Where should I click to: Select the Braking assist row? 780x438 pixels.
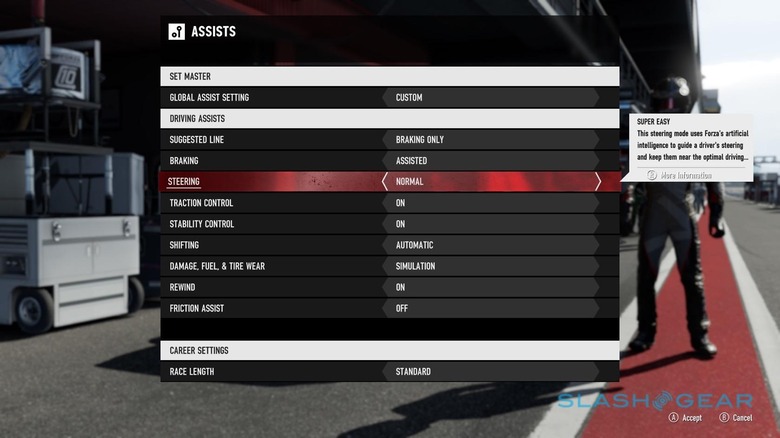(x=389, y=161)
